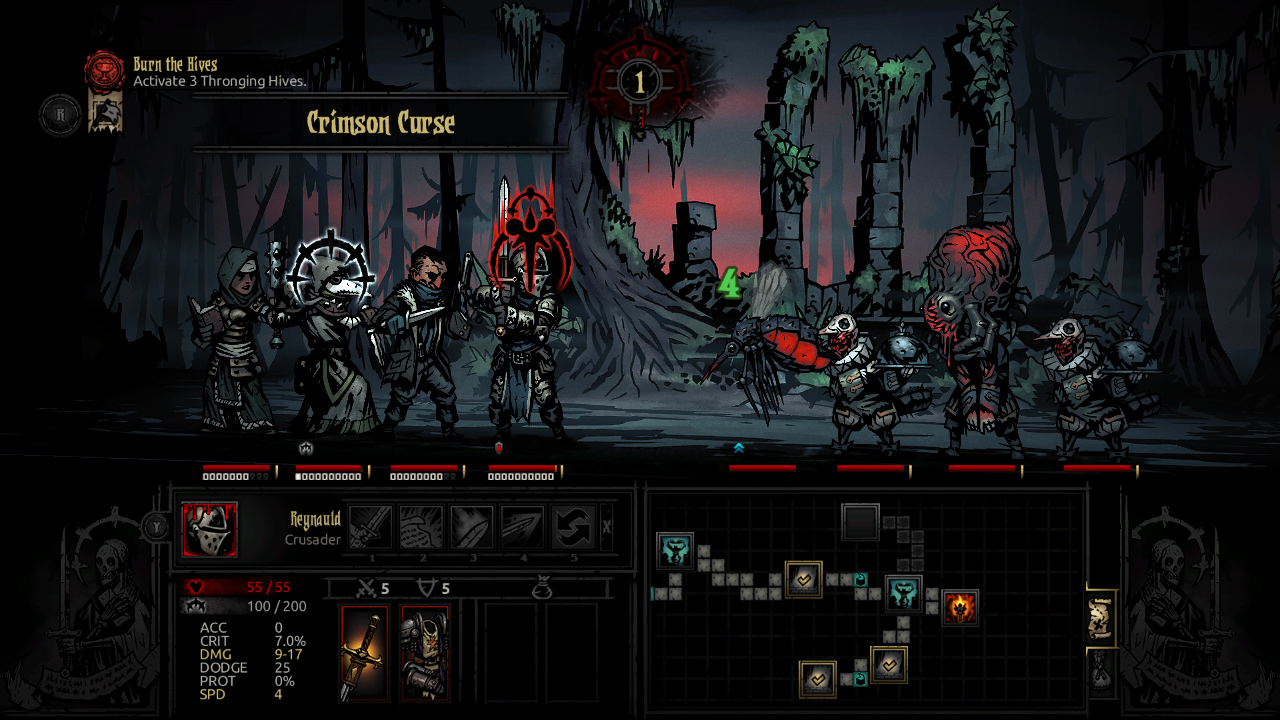
Task: Click the eldritch monster room icon on the map
Action: [903, 594]
